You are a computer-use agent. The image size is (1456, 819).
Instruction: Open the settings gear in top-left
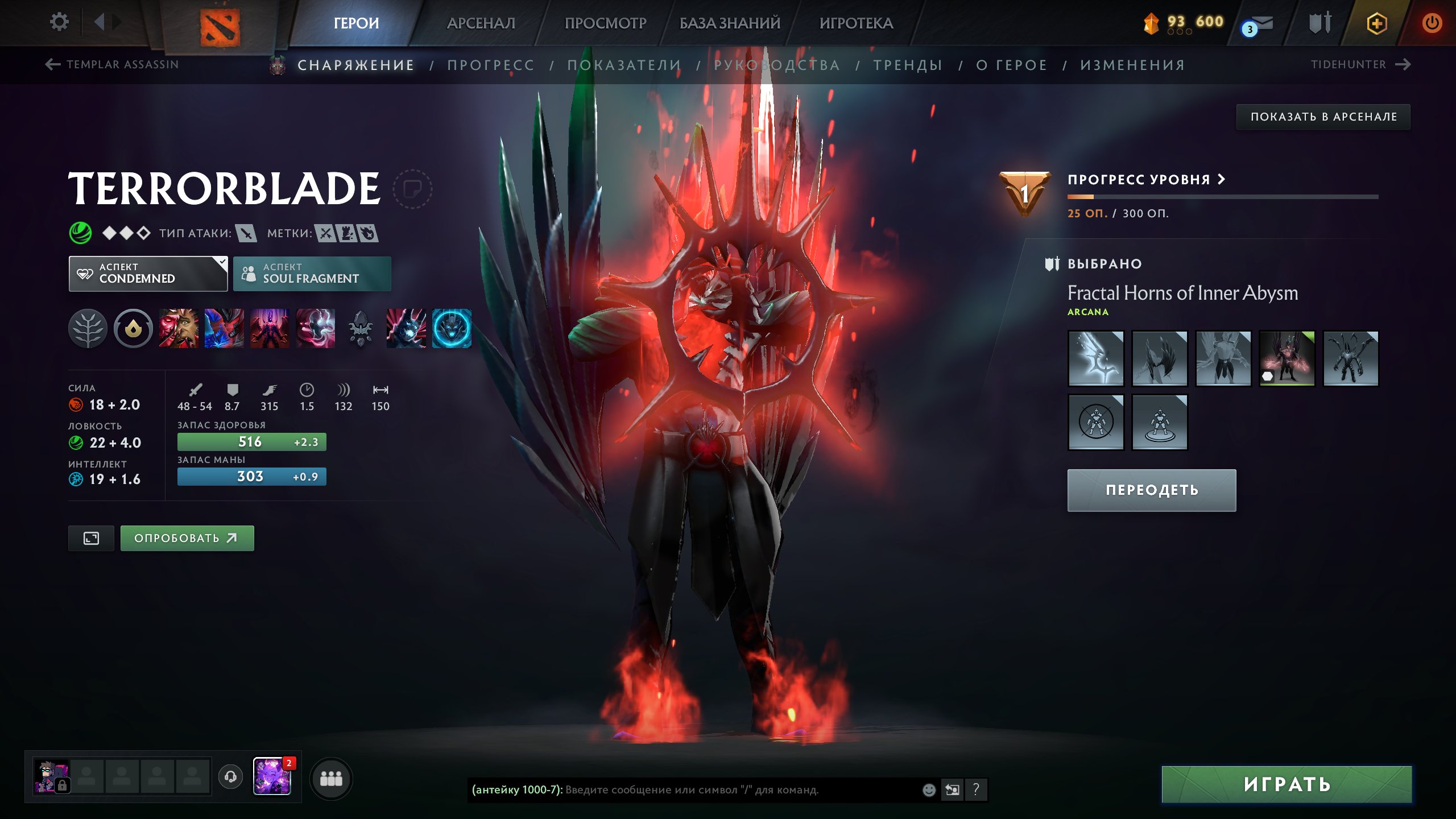click(59, 22)
